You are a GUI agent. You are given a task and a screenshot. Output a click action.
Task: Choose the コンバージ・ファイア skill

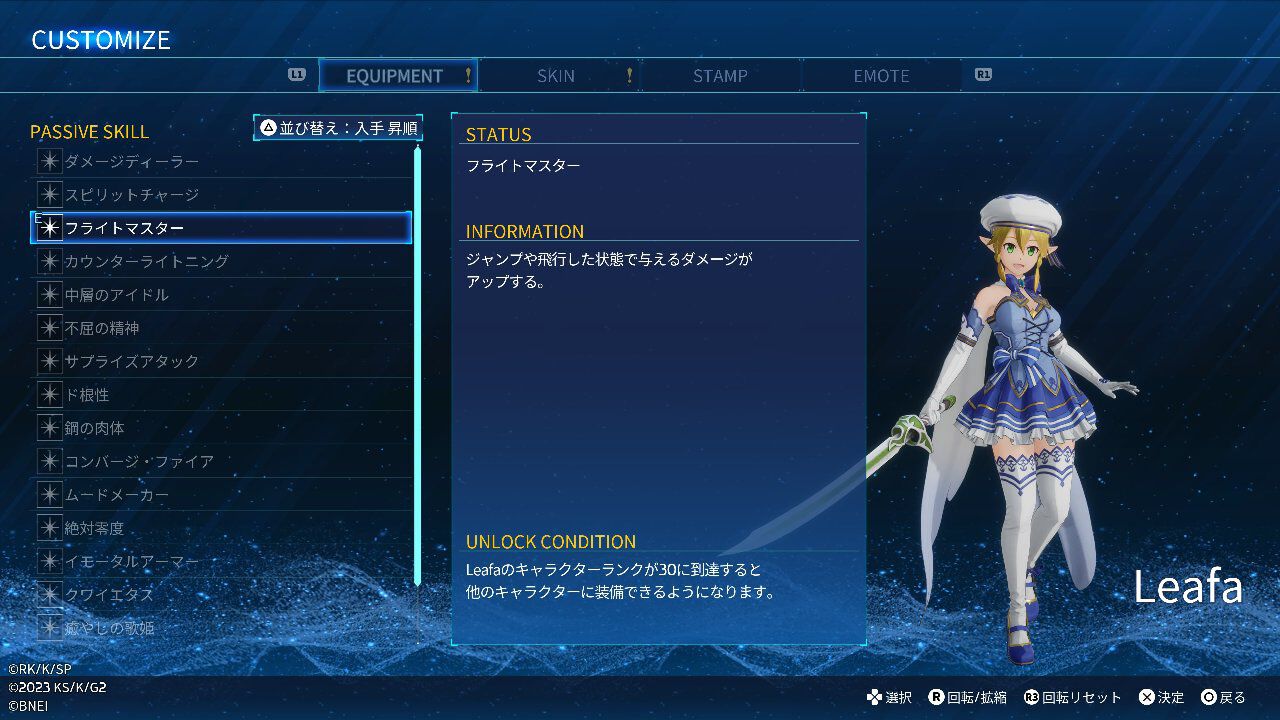221,461
